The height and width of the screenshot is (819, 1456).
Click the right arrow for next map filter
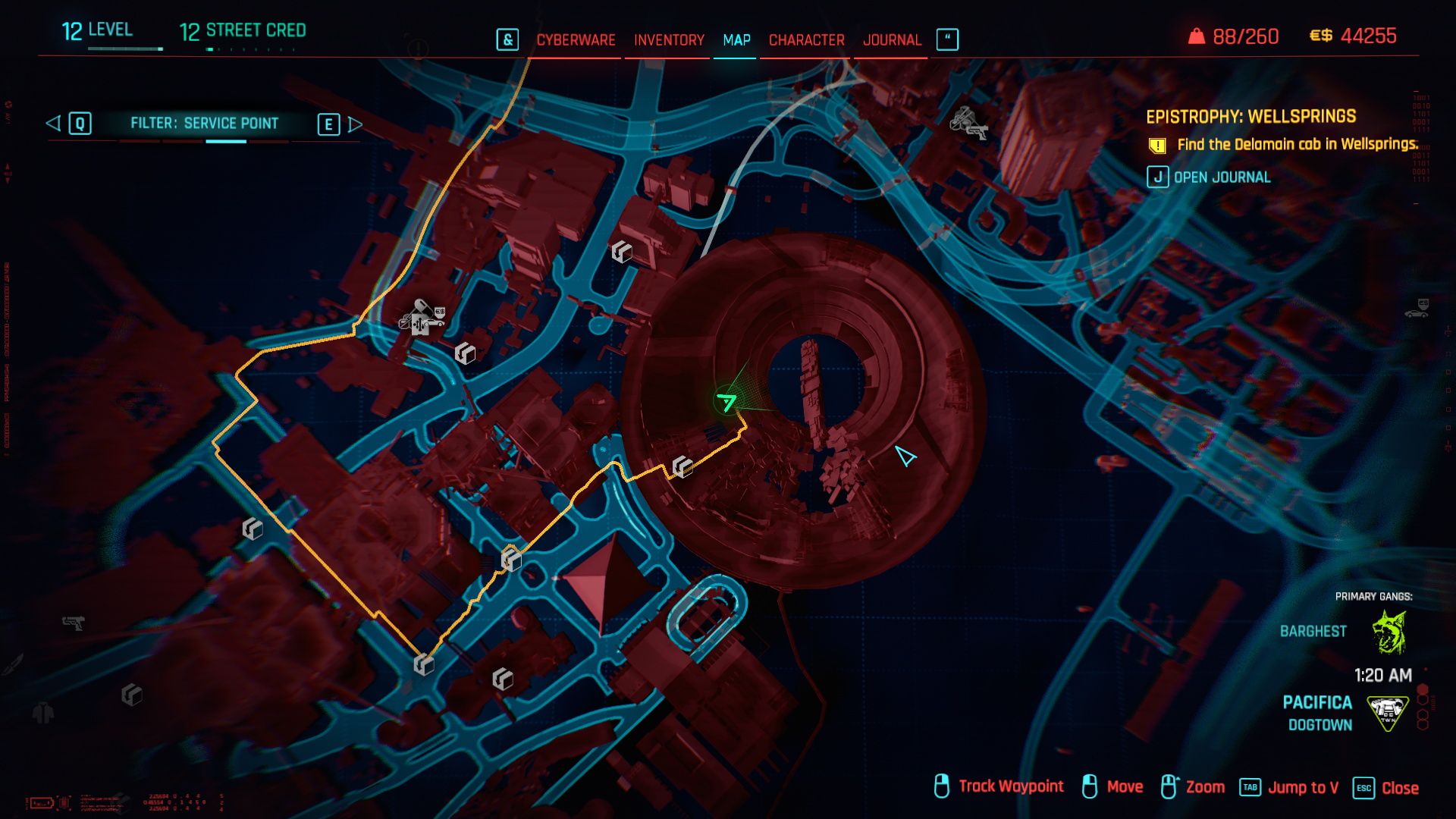(x=355, y=124)
